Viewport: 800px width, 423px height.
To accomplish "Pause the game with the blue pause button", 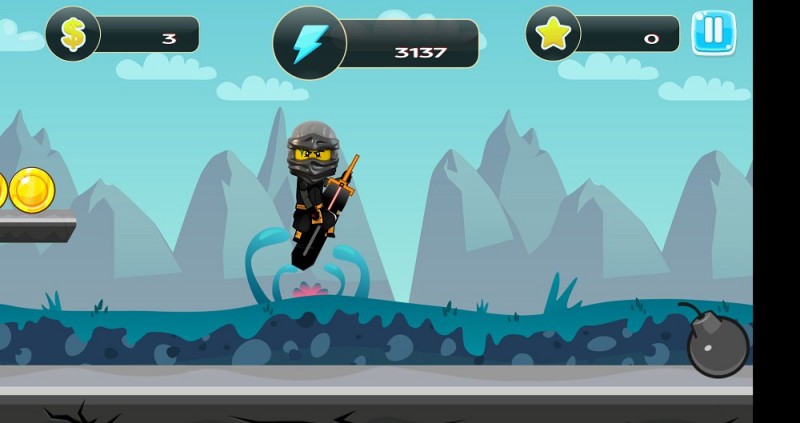I will pos(713,32).
